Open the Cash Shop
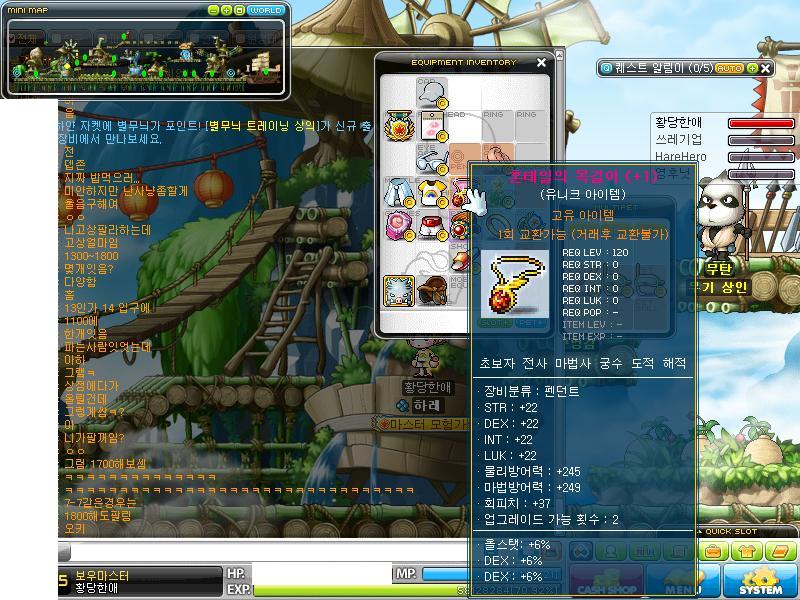The height and width of the screenshot is (600, 800). click(607, 582)
